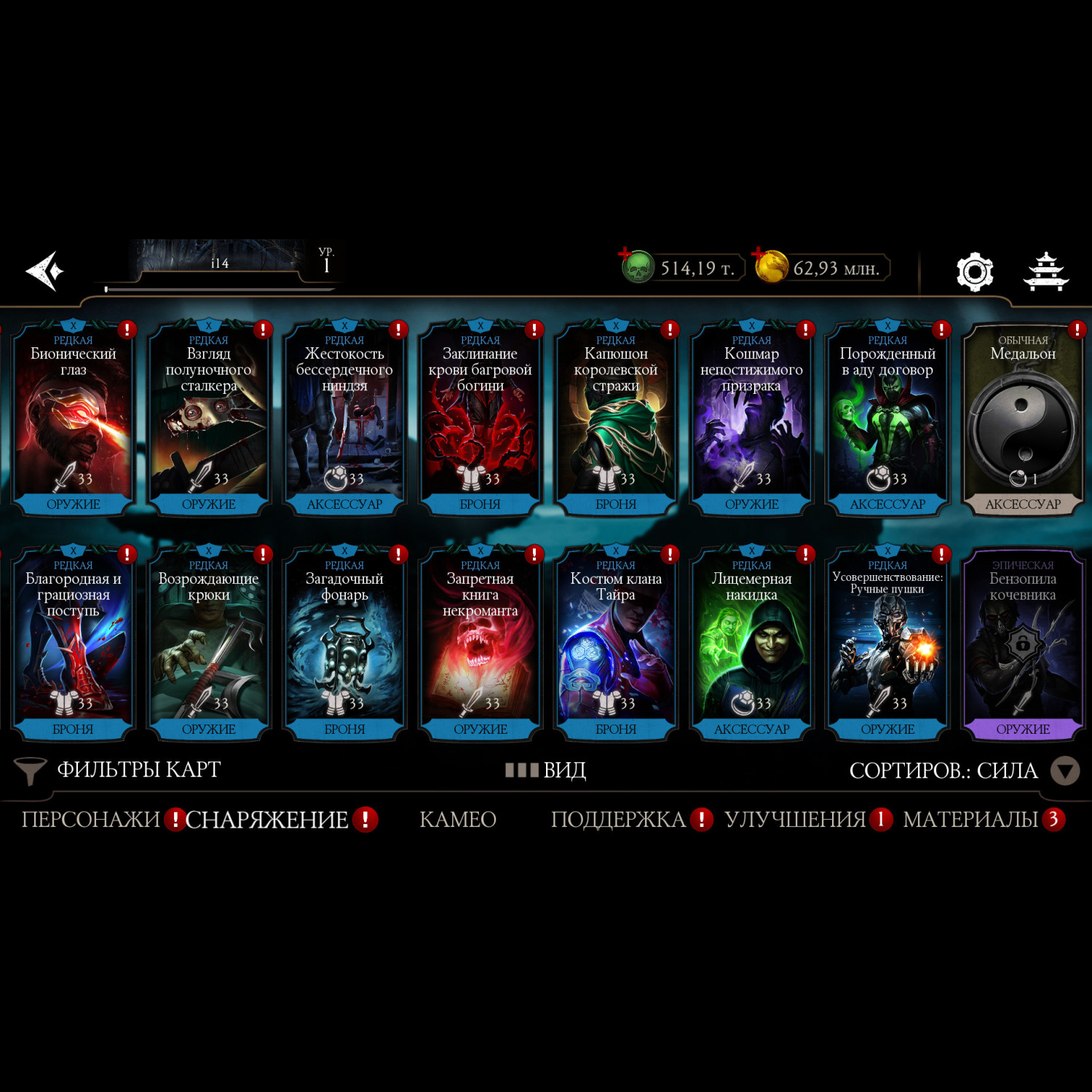Buy more gold koins via coin icon
Screen dimensions: 1092x1092
(x=770, y=266)
